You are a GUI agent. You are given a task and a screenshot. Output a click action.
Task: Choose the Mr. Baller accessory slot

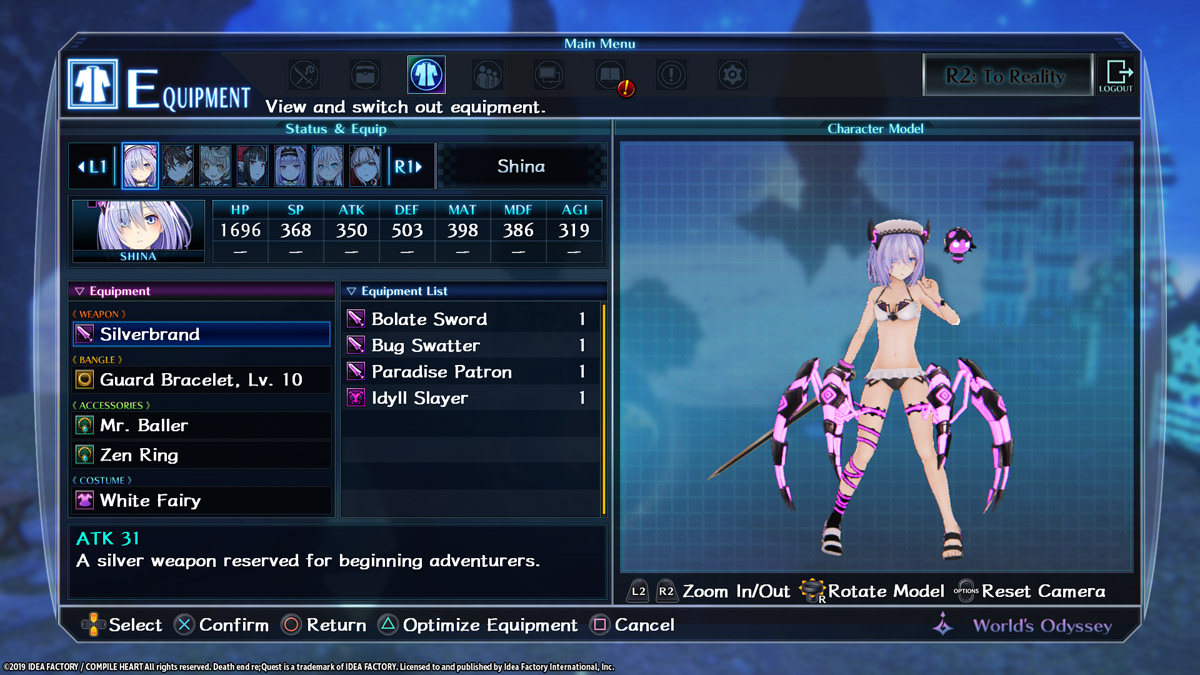(202, 426)
